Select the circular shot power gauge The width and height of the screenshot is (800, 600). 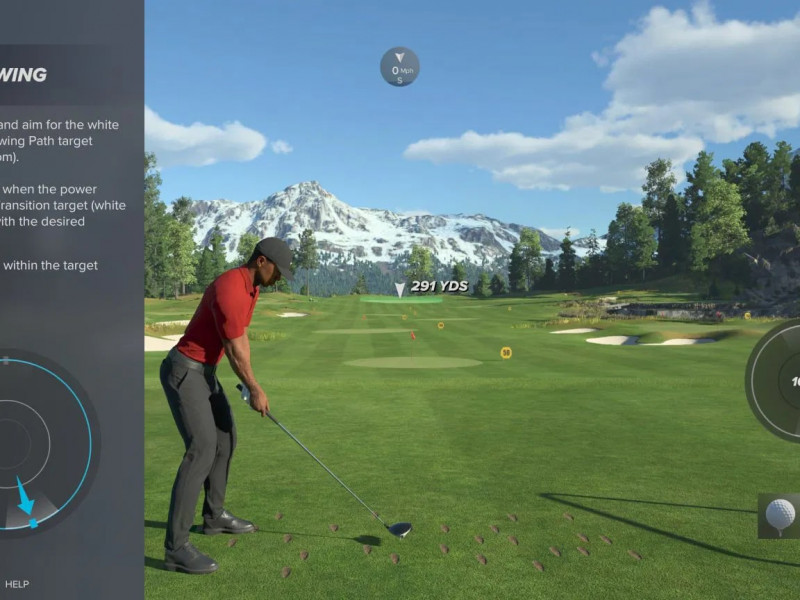coord(776,380)
